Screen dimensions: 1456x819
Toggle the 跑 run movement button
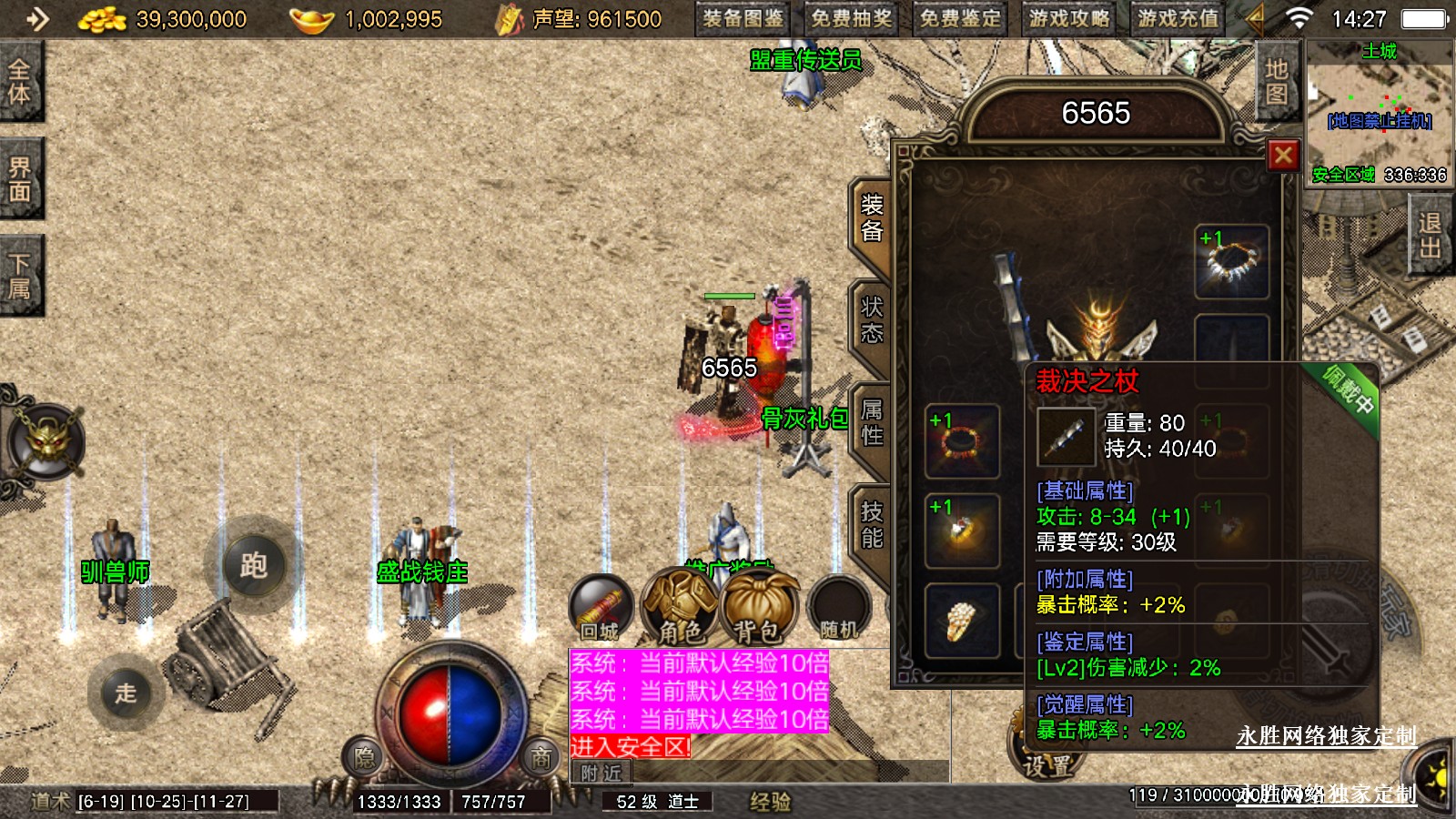[x=254, y=566]
